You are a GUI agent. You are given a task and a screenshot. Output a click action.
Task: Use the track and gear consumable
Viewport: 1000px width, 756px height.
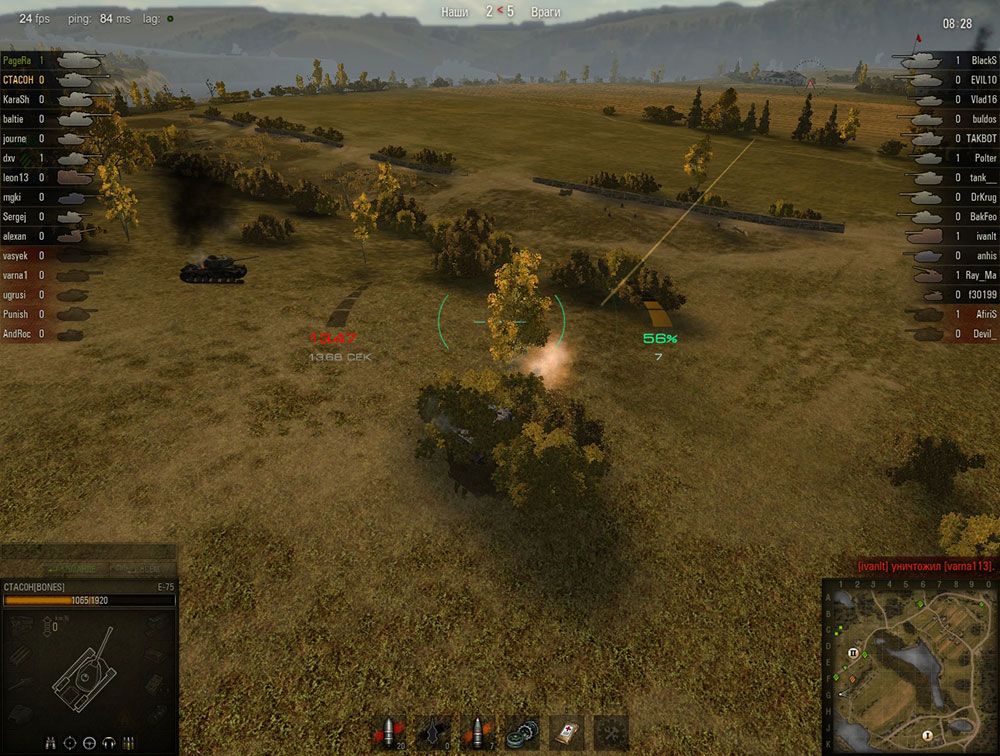coord(522,732)
